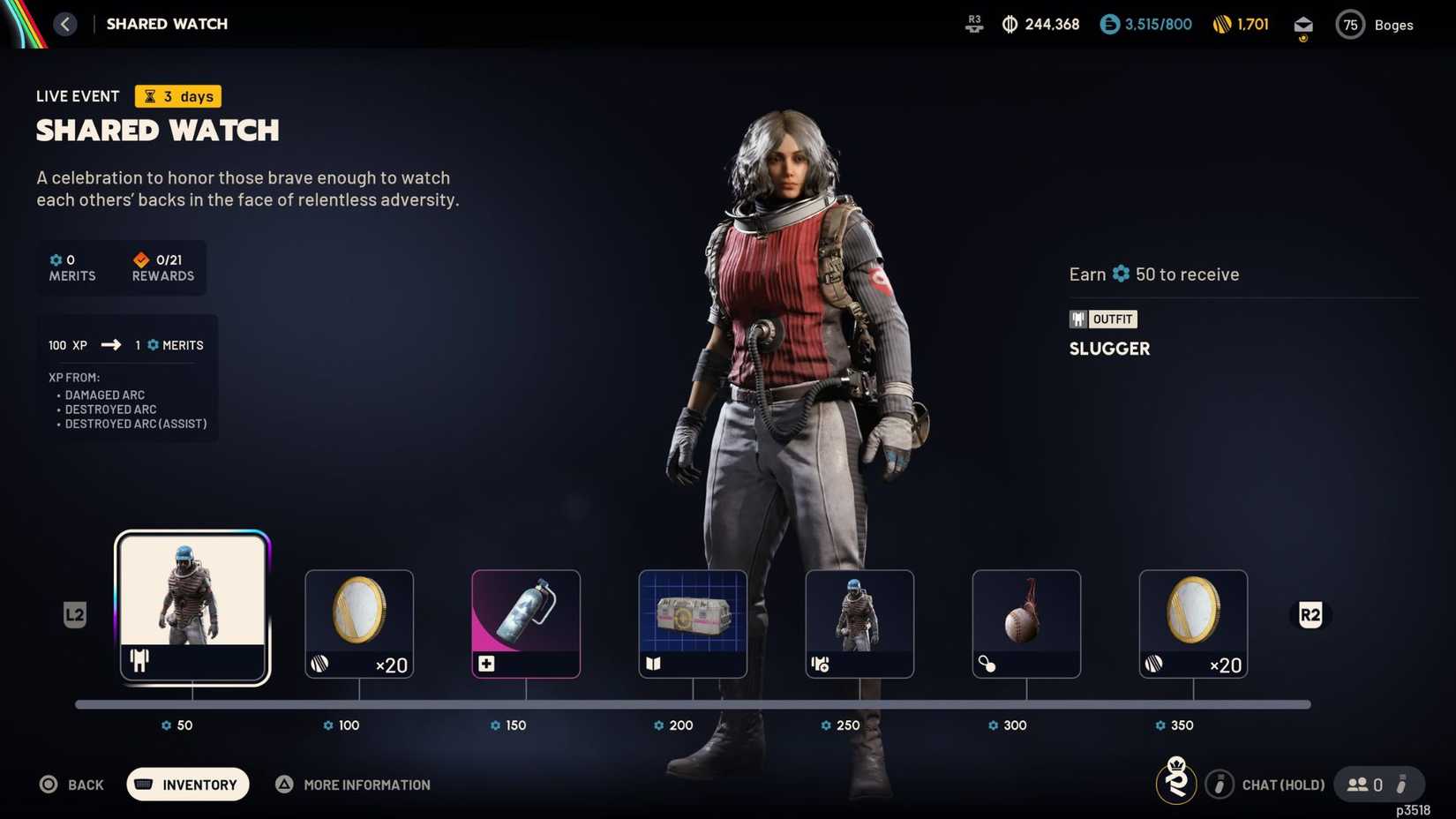1456x819 pixels.
Task: Click the mailbox notification icon
Action: [1303, 24]
